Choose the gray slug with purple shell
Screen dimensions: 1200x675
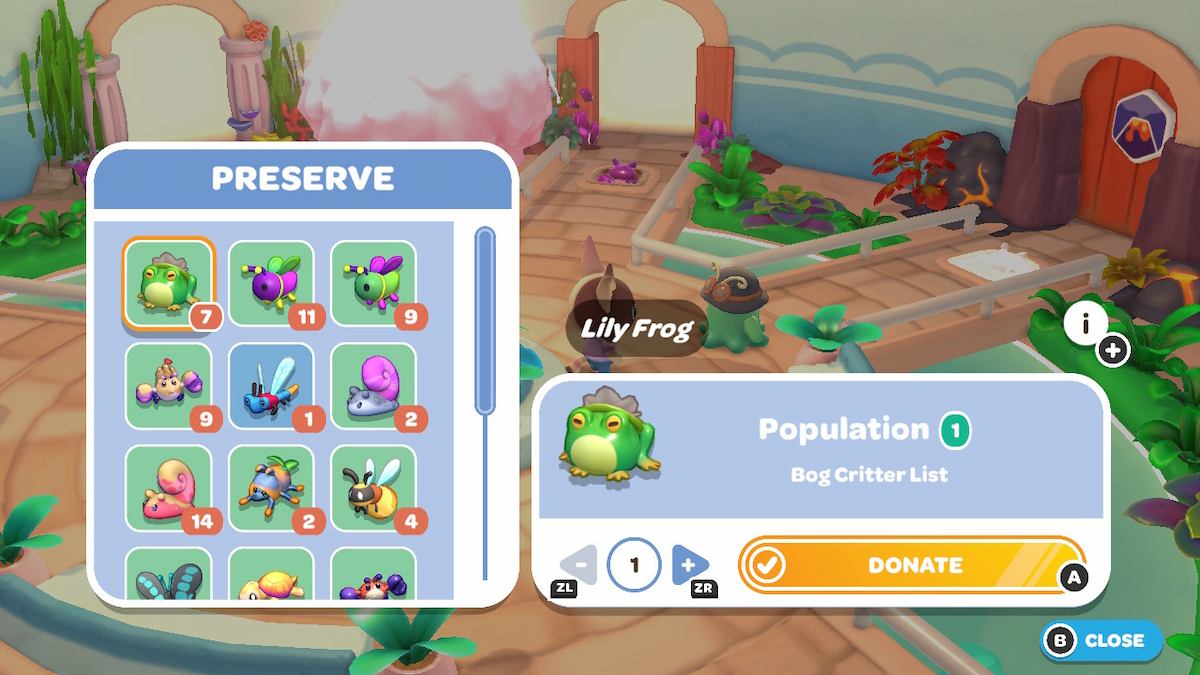point(373,385)
